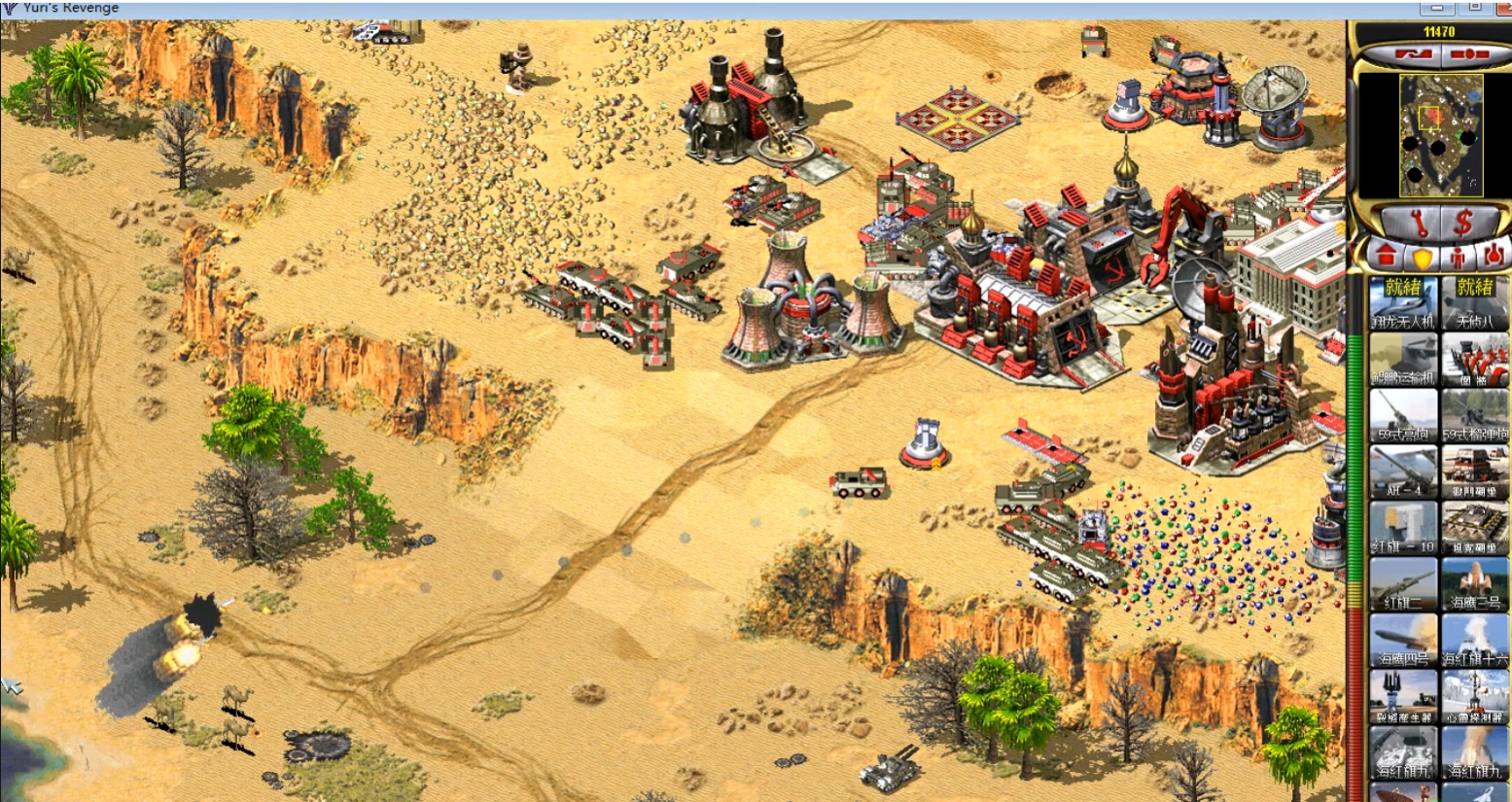
Task: Place the ready 无侦八 build item
Action: (x=1475, y=302)
